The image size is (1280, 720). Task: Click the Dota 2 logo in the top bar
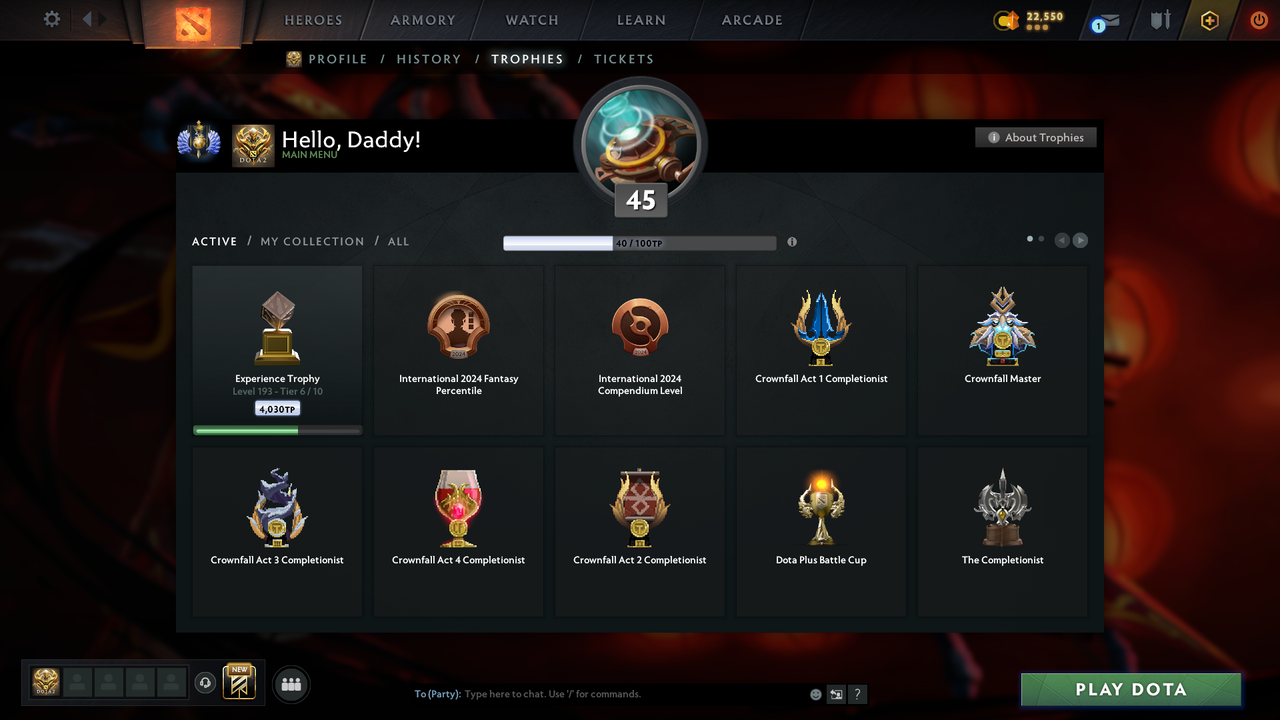pos(192,20)
